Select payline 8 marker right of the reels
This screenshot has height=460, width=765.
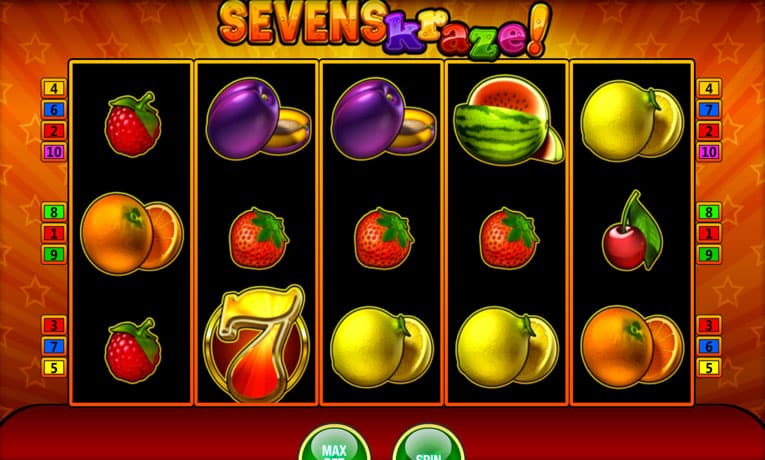click(709, 212)
